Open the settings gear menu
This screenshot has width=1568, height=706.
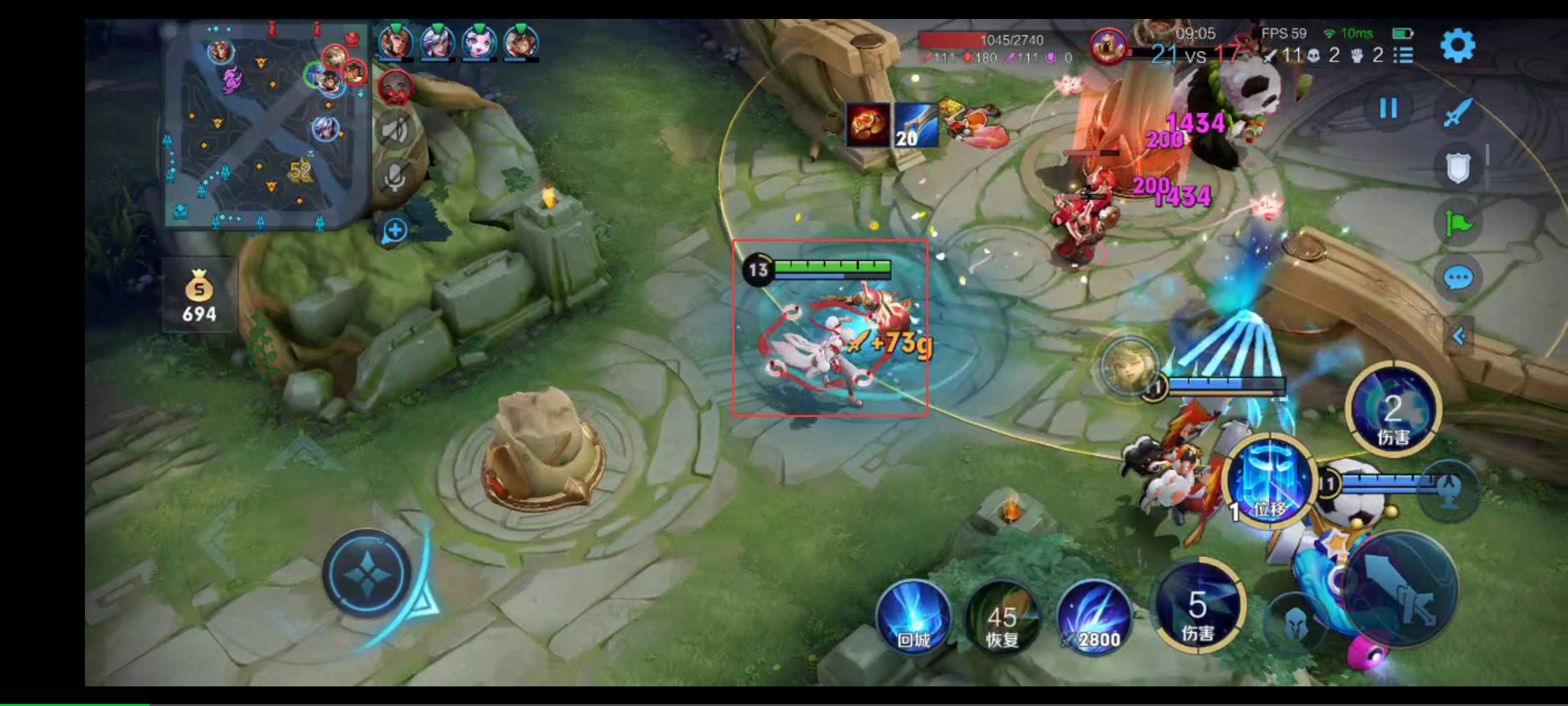[1458, 45]
